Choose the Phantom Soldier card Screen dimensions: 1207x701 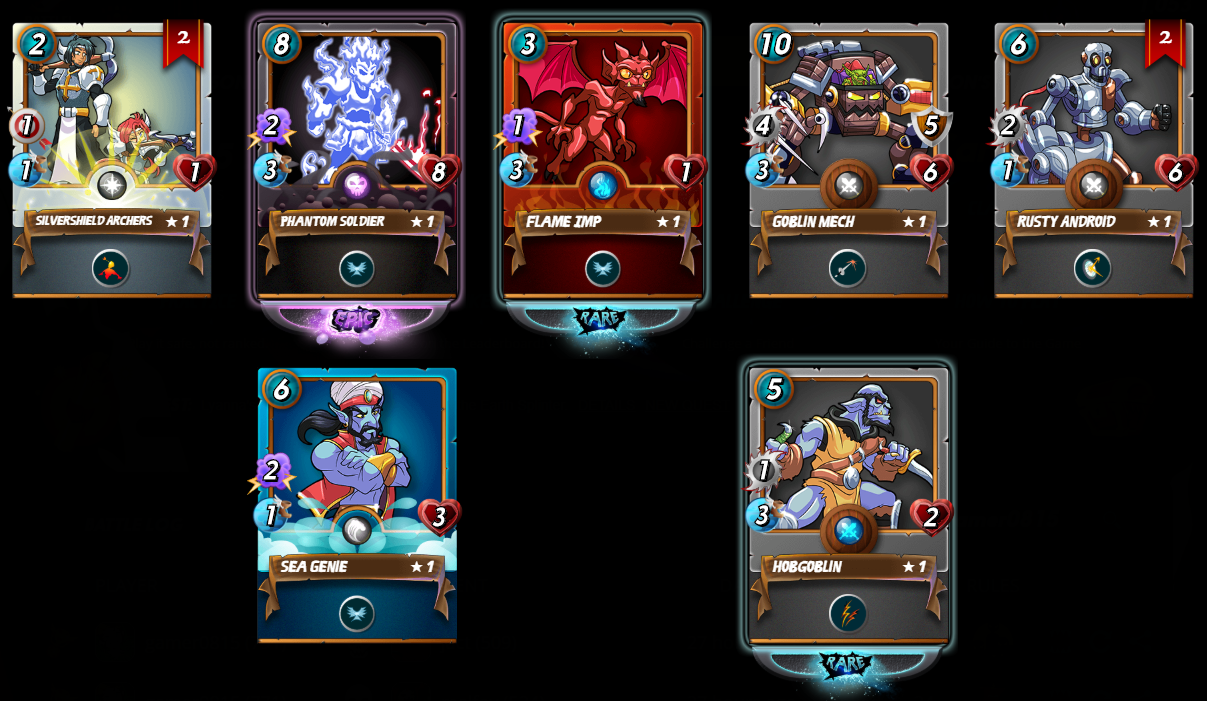tap(357, 160)
